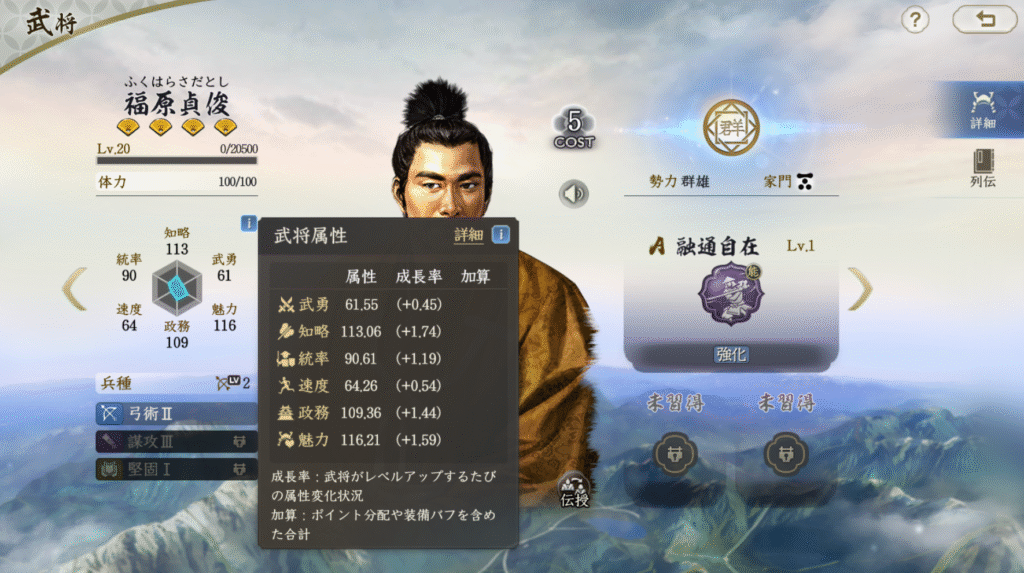Play the general's voice with speaker icon
The height and width of the screenshot is (573, 1024).
pyautogui.click(x=574, y=193)
